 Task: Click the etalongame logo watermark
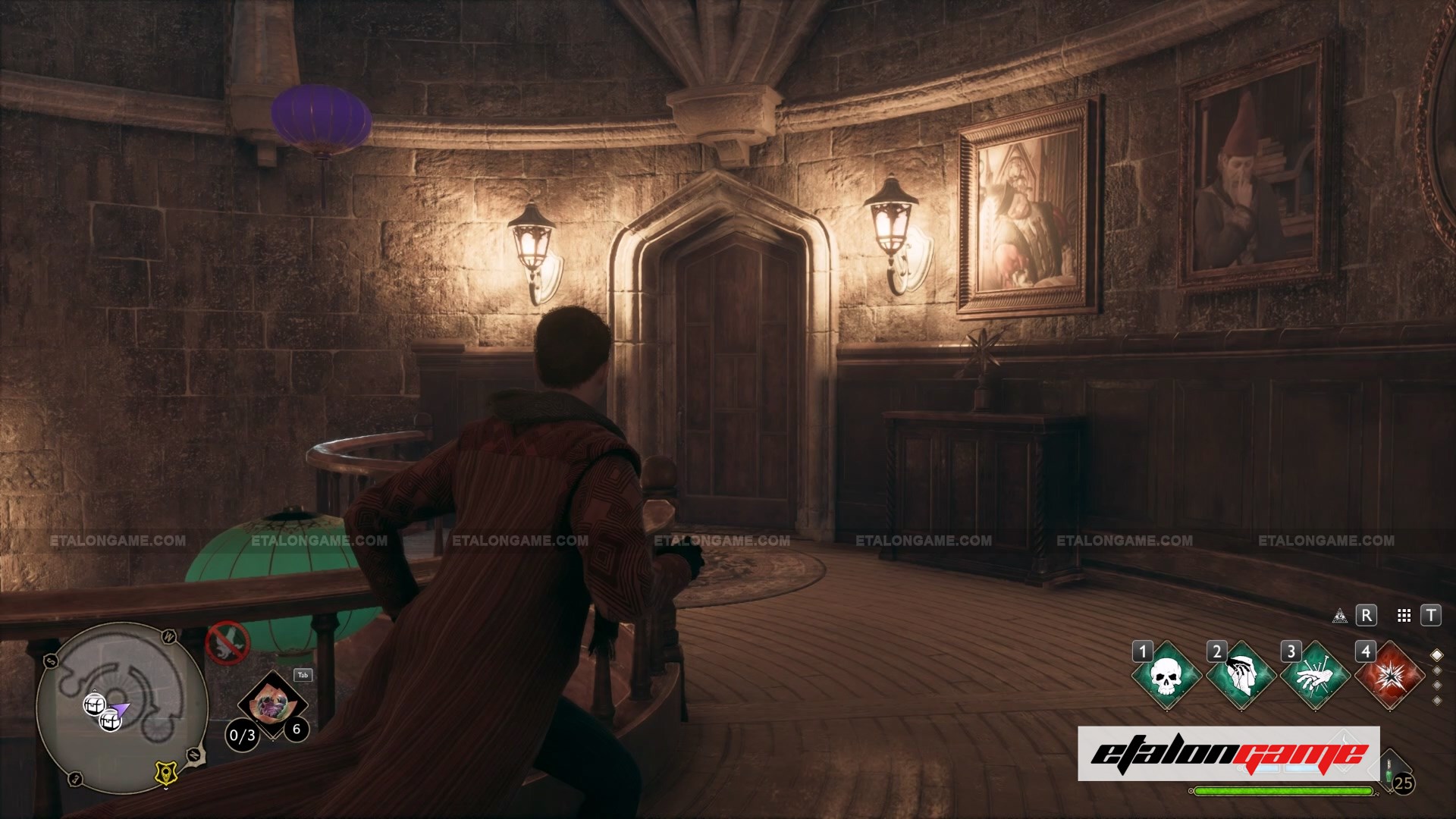pos(1228,754)
